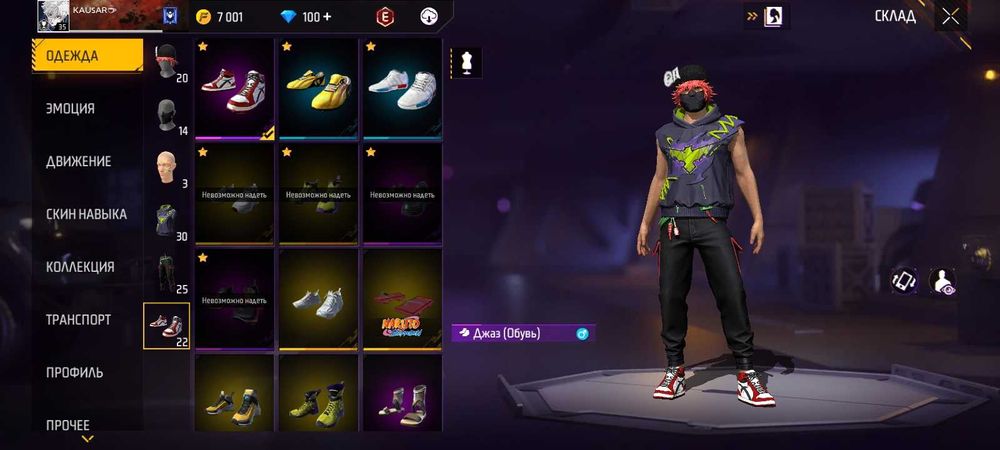
Task: Open the ДВИЖЕНИЕ category
Action: [79, 161]
